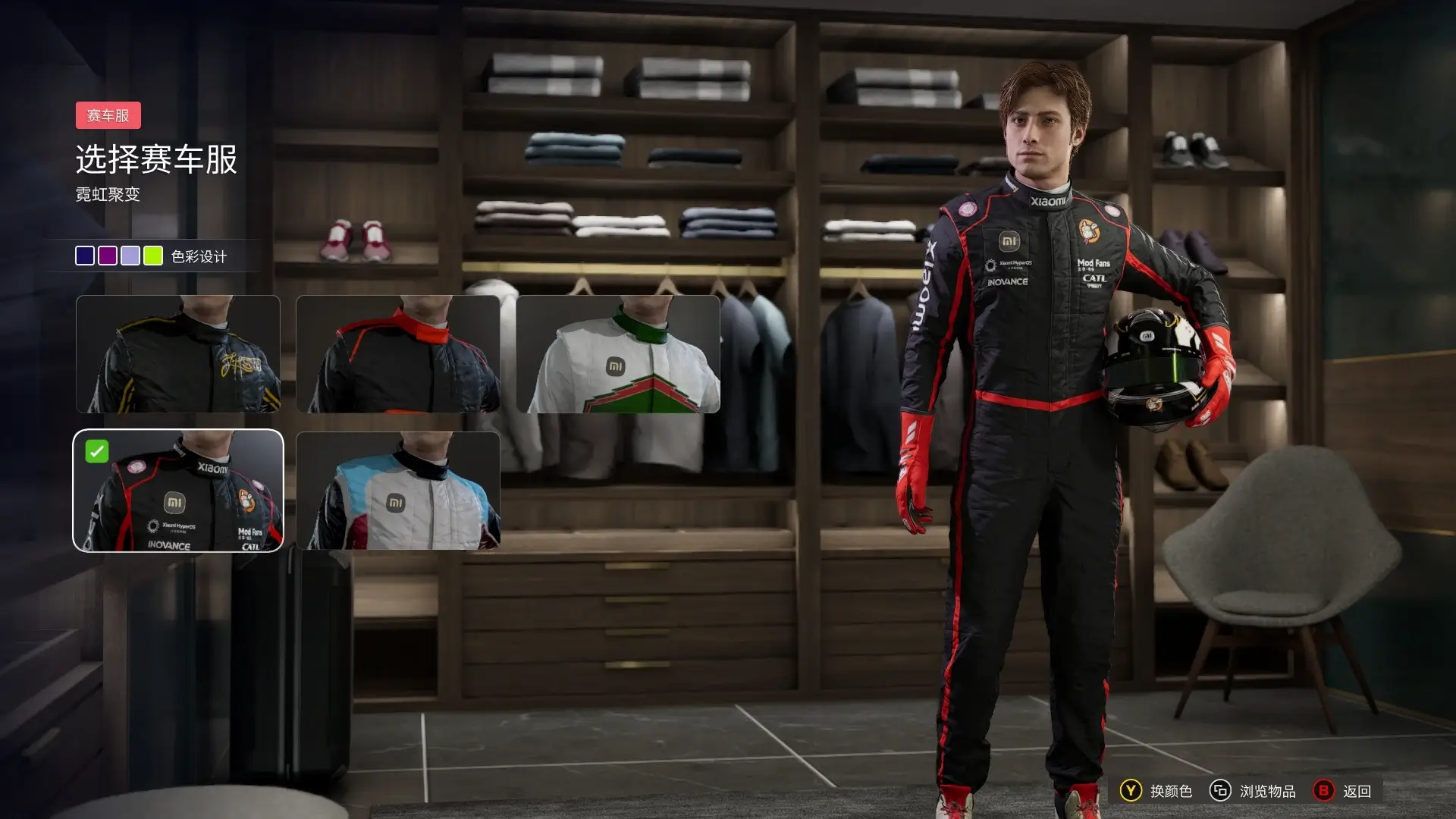Select the checked black-red Xiaomi racing suit
Screen dimensions: 1456x819
[x=178, y=491]
